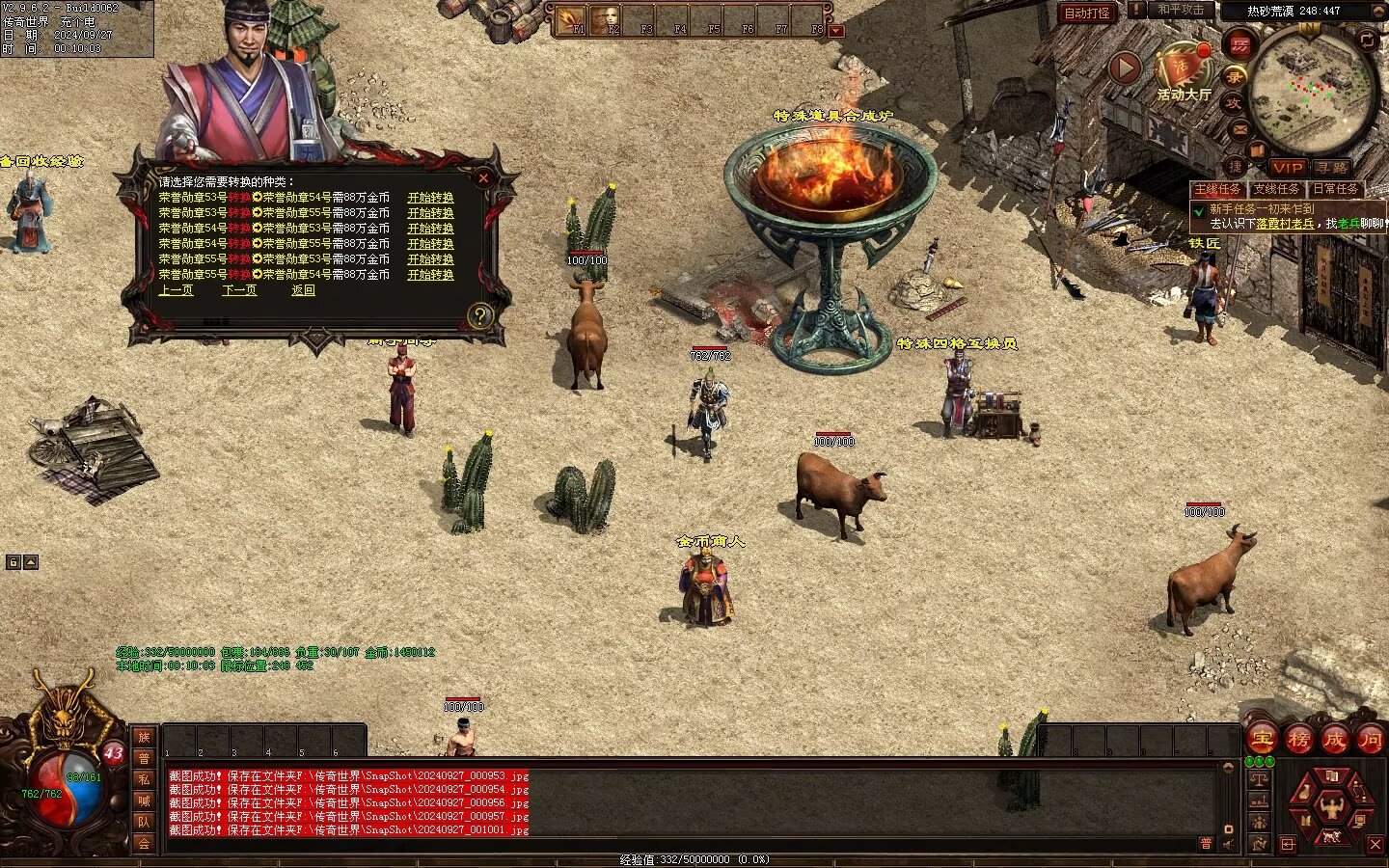Open the 成 achievements button
This screenshot has width=1389, height=868.
coord(1334,740)
